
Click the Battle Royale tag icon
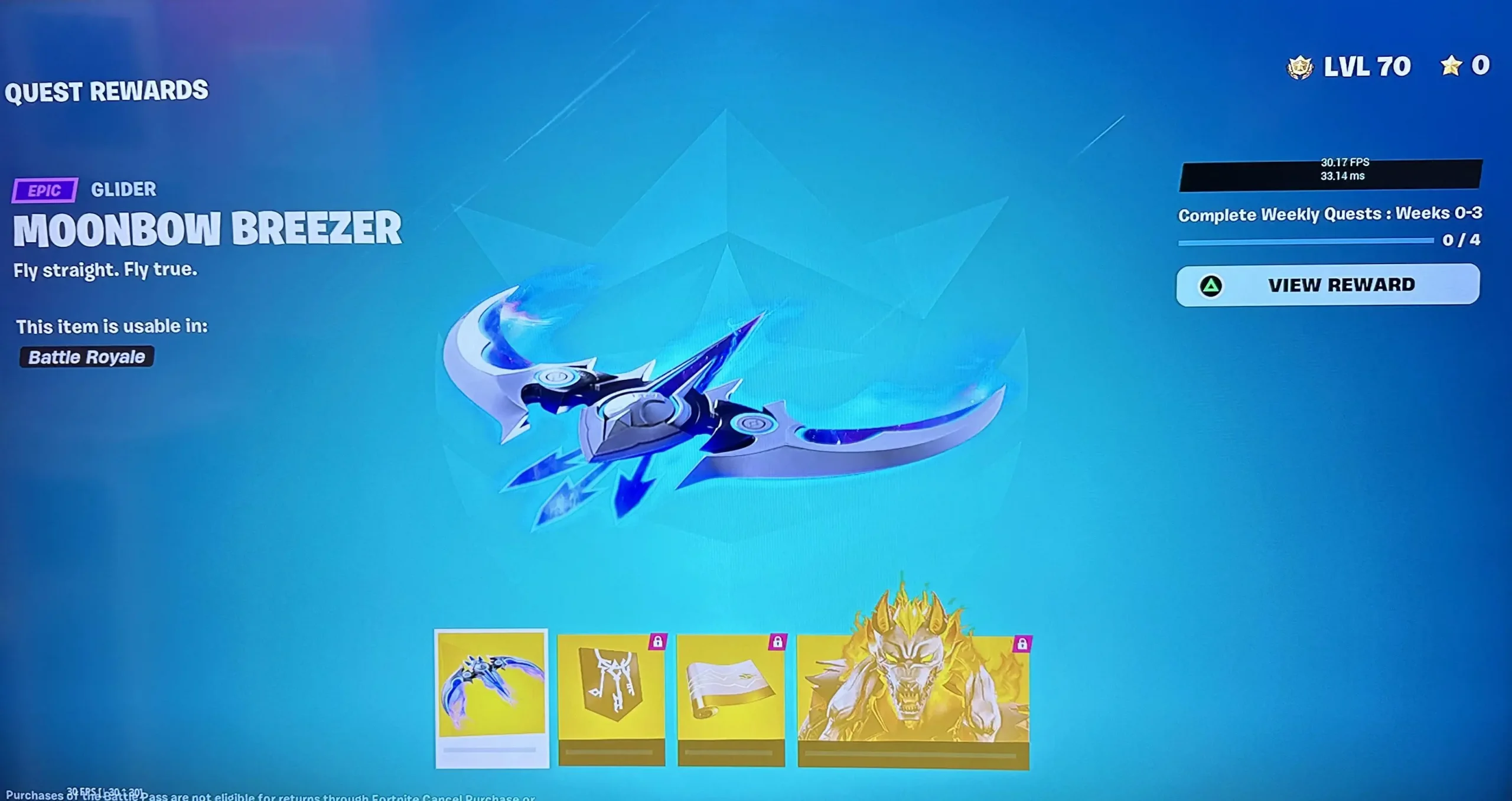[x=86, y=356]
